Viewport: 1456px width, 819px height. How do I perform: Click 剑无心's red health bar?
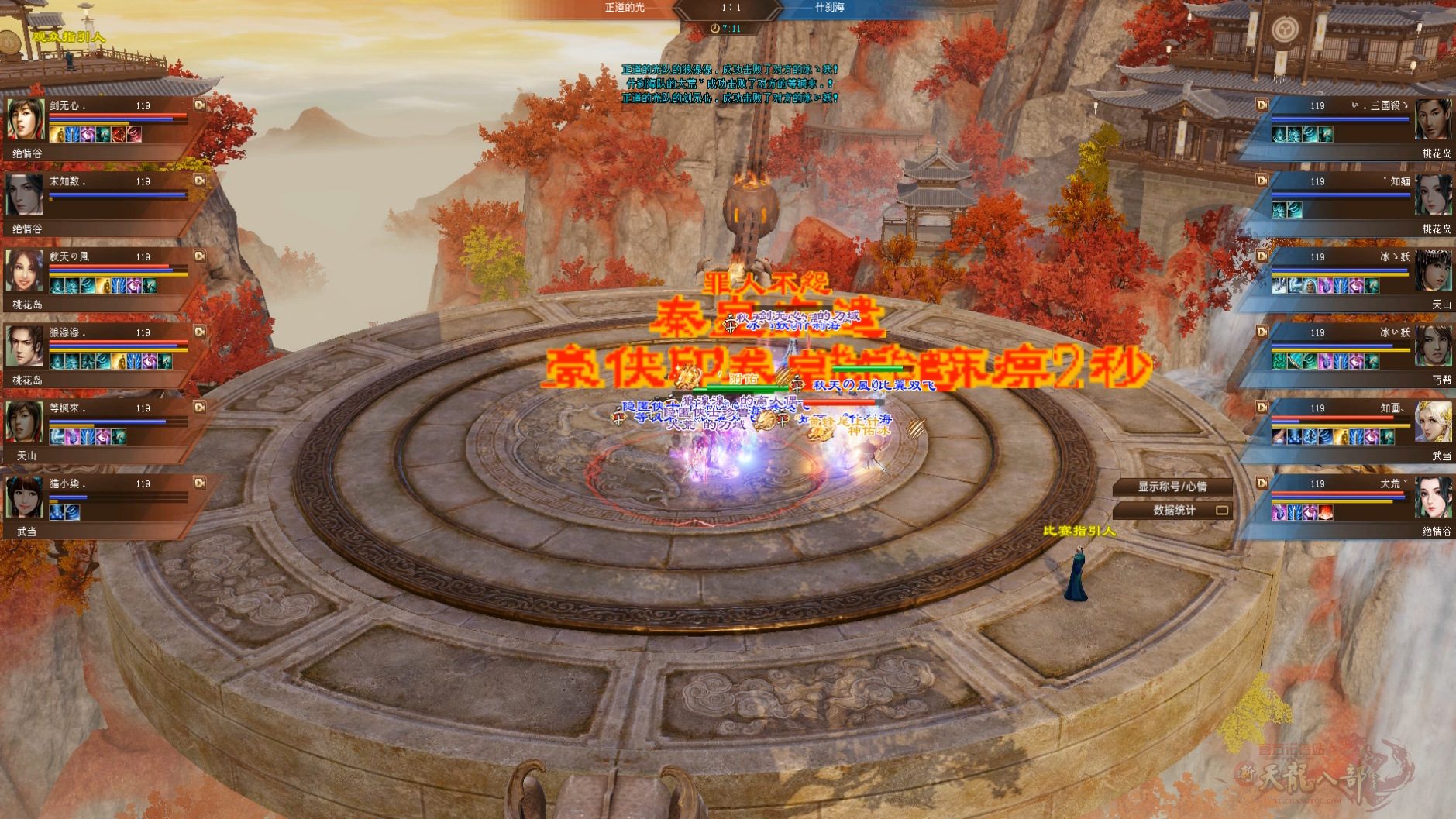pyautogui.click(x=105, y=115)
